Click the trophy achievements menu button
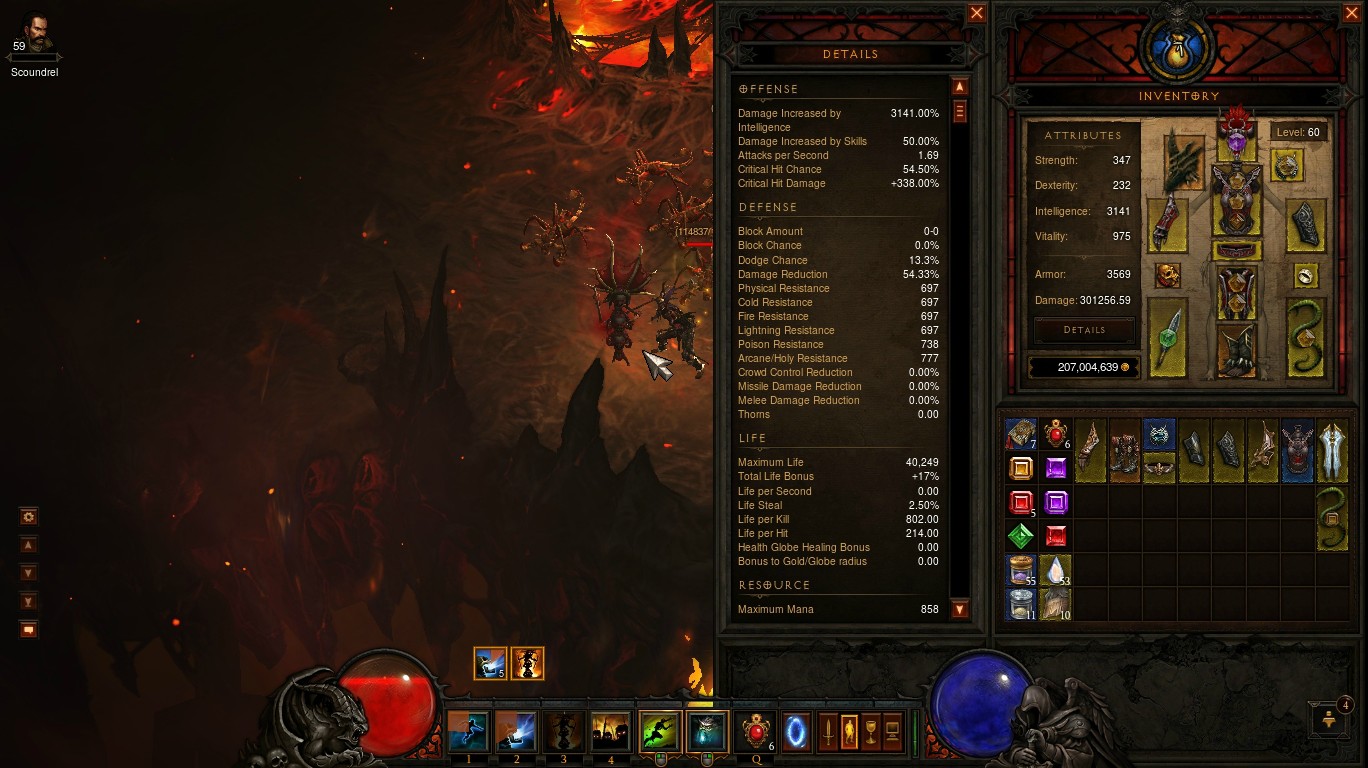 click(870, 732)
